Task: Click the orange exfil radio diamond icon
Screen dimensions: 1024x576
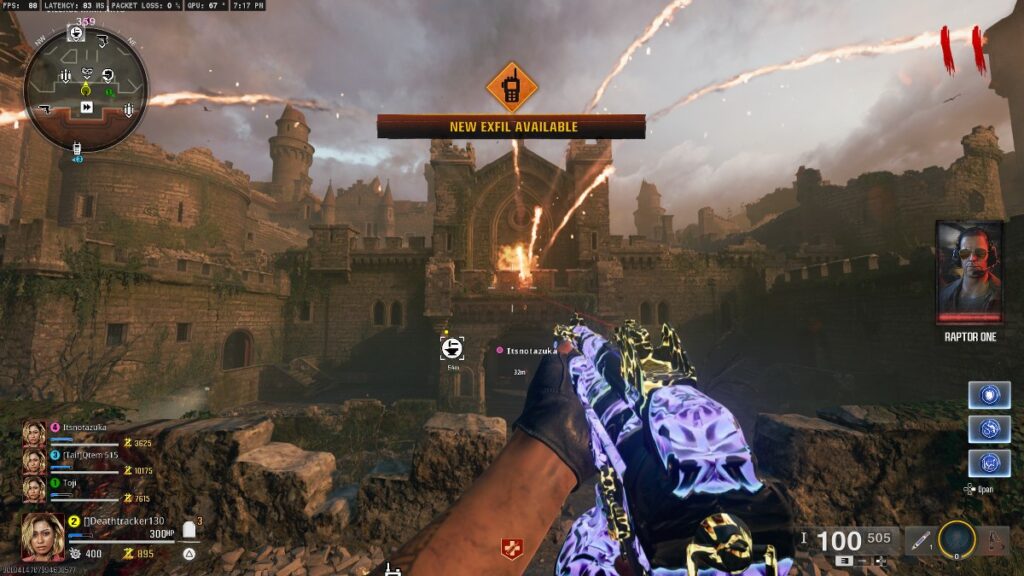Action: [x=511, y=89]
